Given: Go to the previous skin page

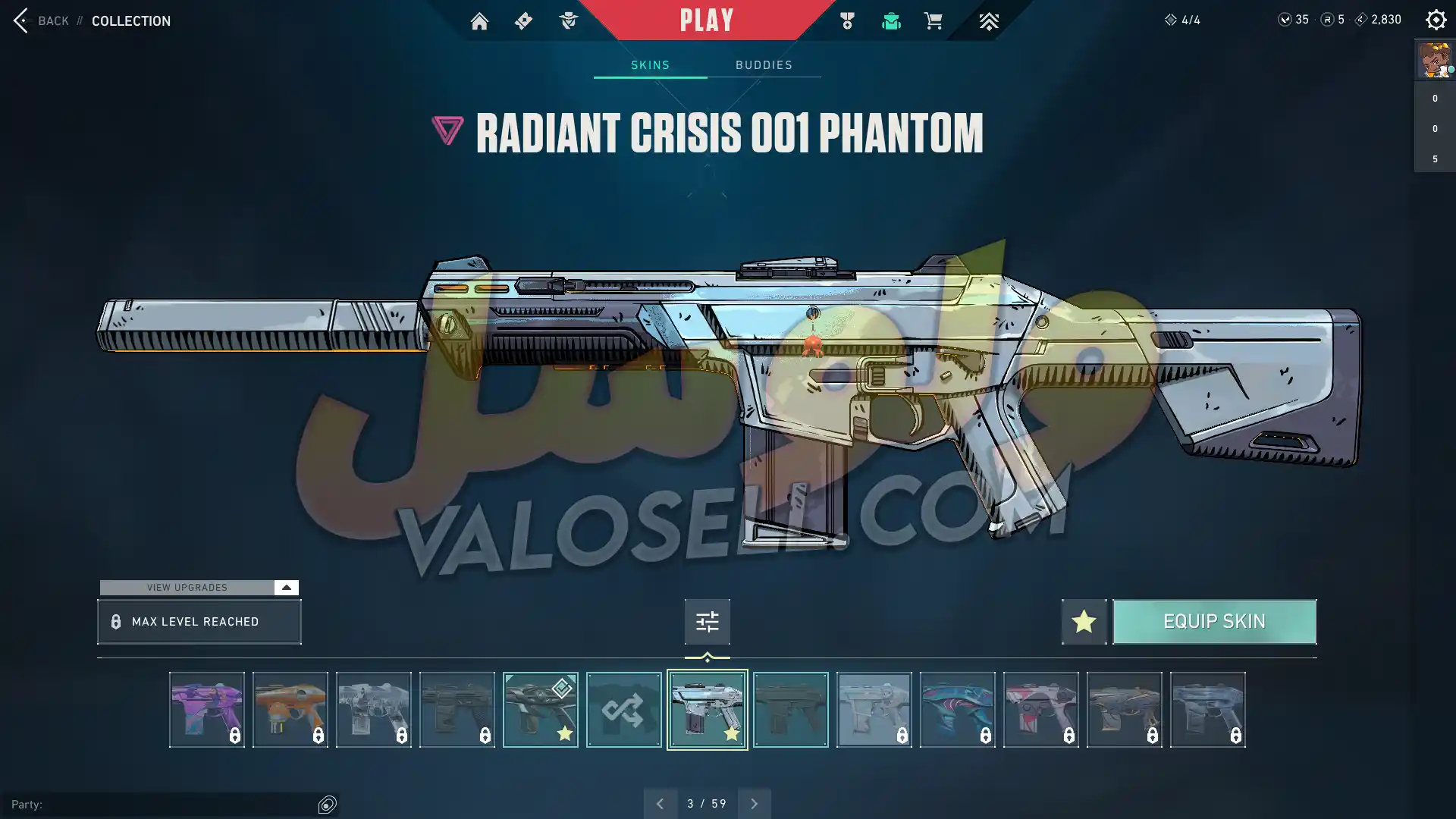Looking at the screenshot, I should pyautogui.click(x=660, y=804).
